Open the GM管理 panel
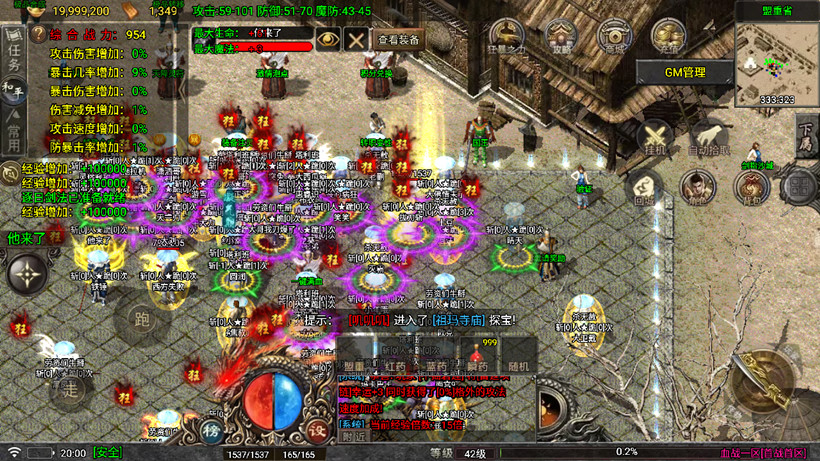Screen dimensions: 820x461 685,72
